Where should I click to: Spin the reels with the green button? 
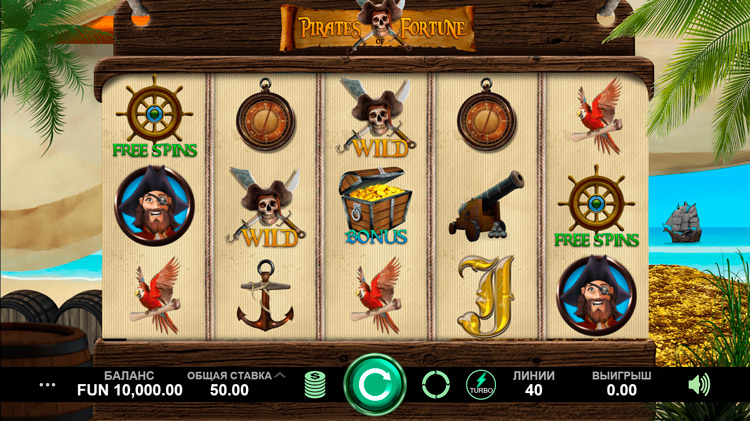click(x=374, y=384)
